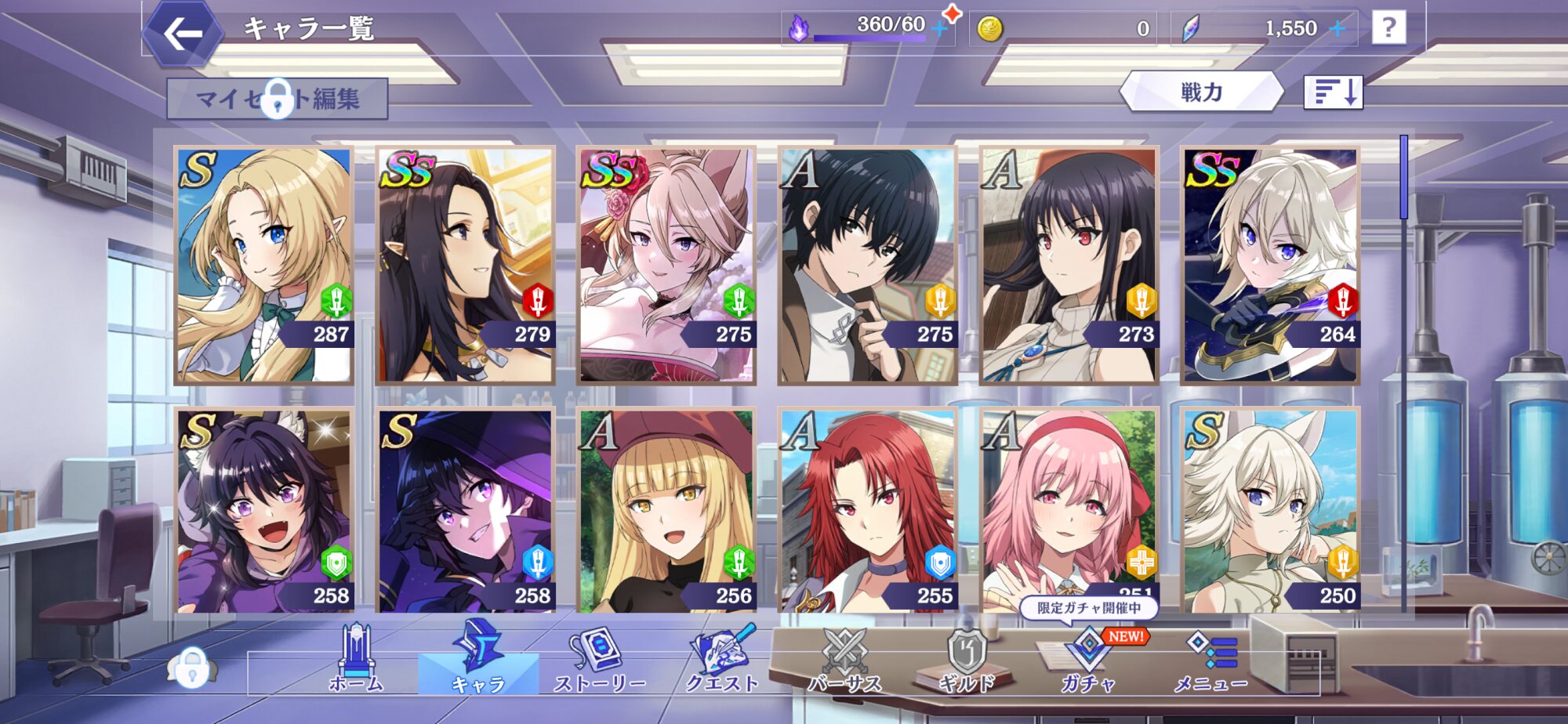1568x724 pixels.
Task: Choose the fox-eared rose card with power 275
Action: click(666, 265)
